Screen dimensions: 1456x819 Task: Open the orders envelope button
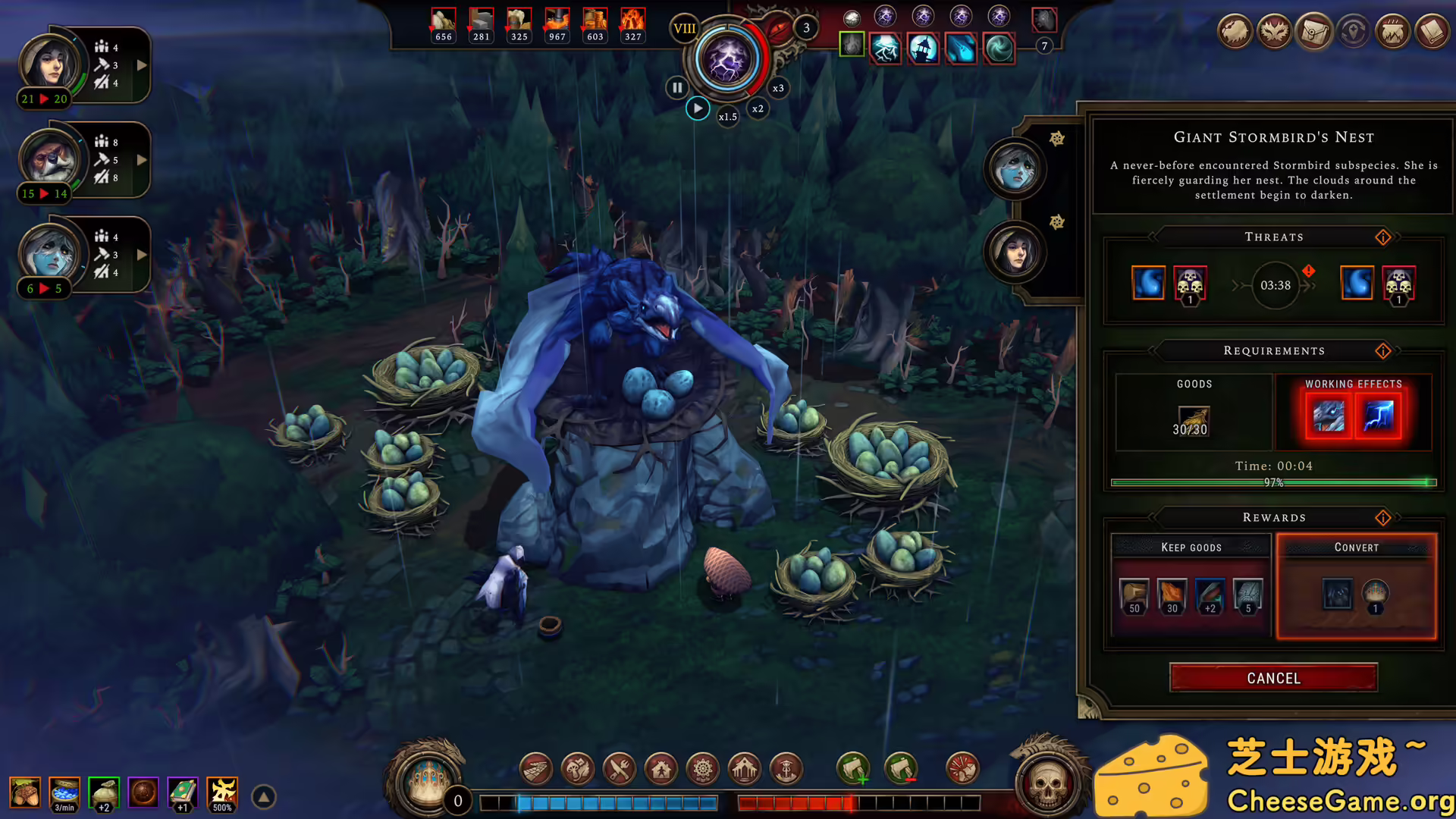click(x=1313, y=32)
